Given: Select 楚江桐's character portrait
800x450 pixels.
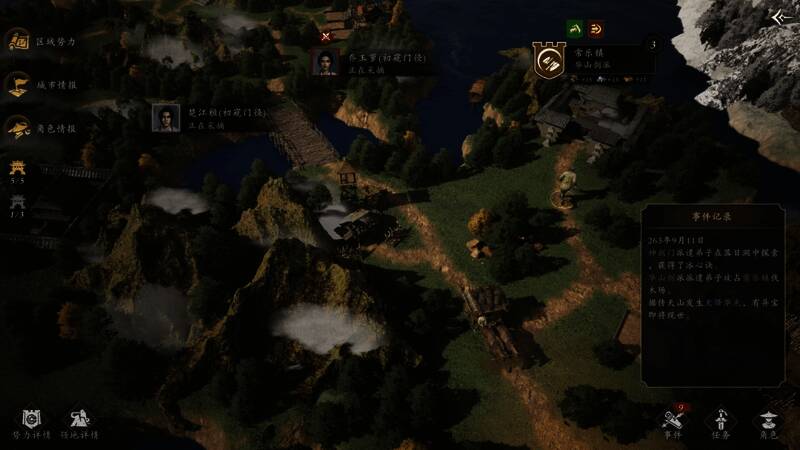Looking at the screenshot, I should click(x=165, y=117).
